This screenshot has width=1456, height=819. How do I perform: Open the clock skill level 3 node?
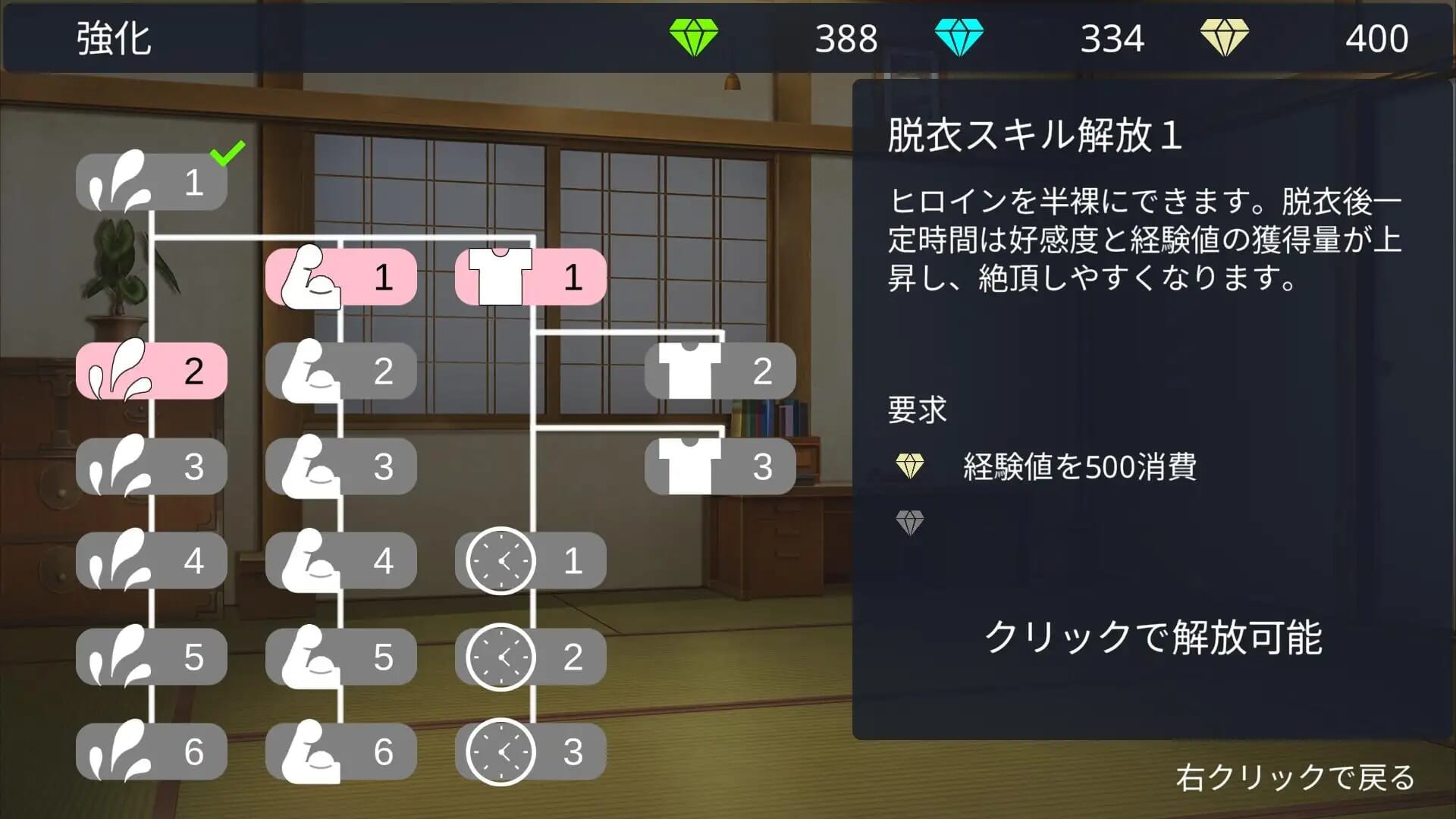[x=529, y=753]
